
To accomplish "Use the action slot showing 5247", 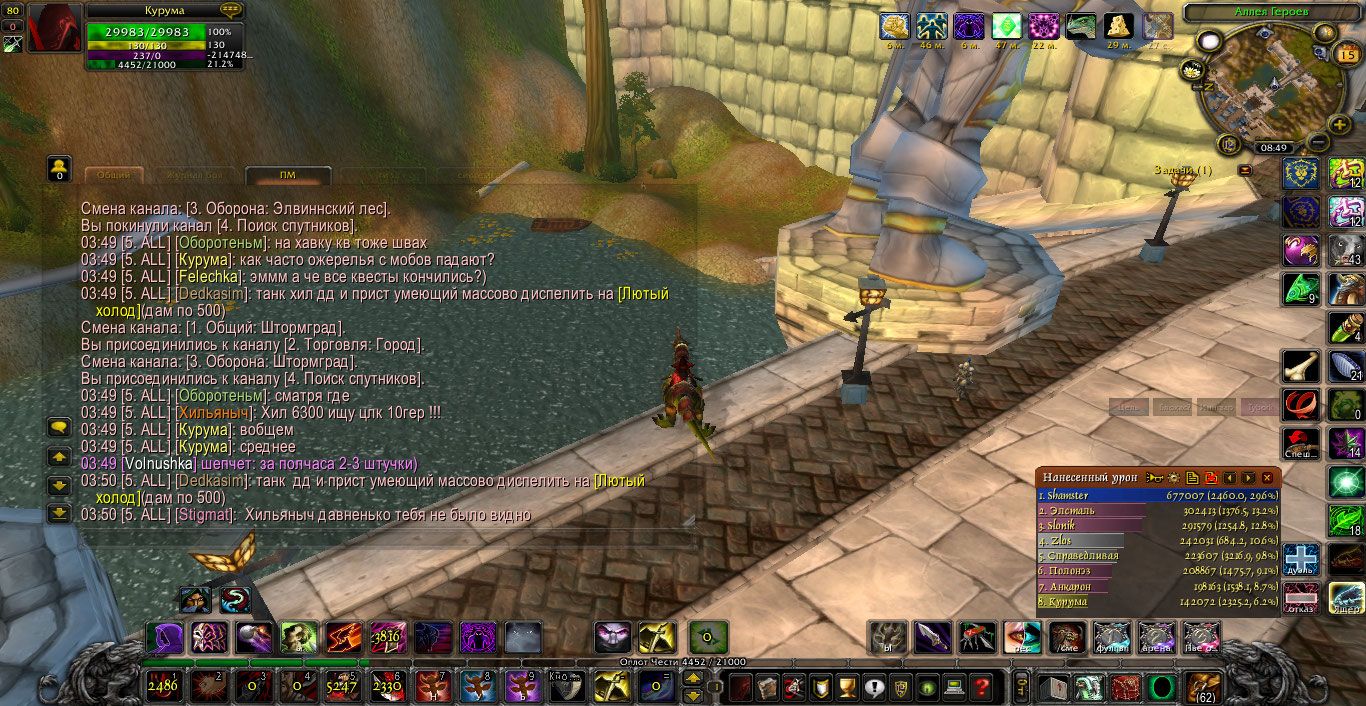I will (341, 687).
